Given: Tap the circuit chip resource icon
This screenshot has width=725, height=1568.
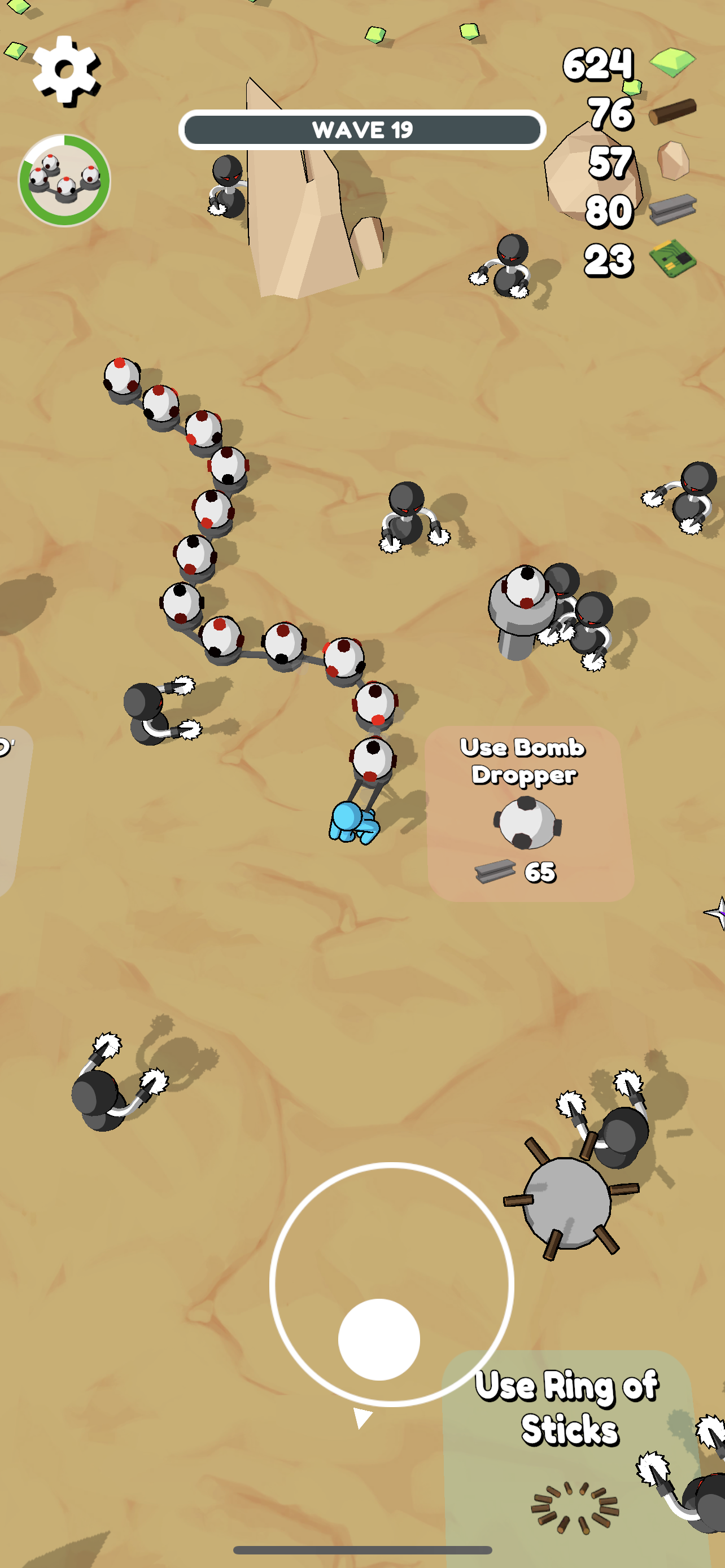Looking at the screenshot, I should click(673, 258).
